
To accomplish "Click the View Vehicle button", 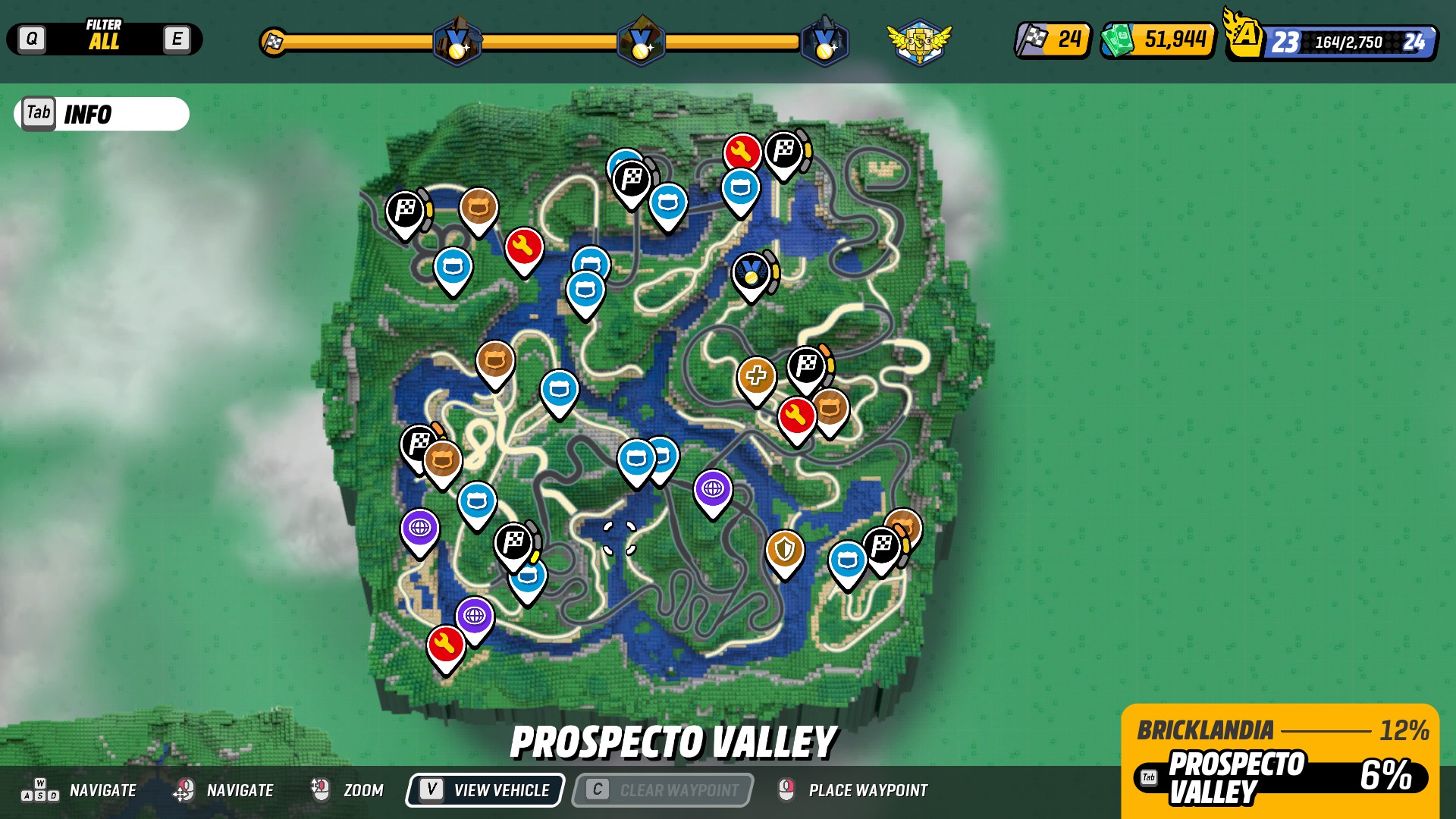I will pyautogui.click(x=485, y=790).
